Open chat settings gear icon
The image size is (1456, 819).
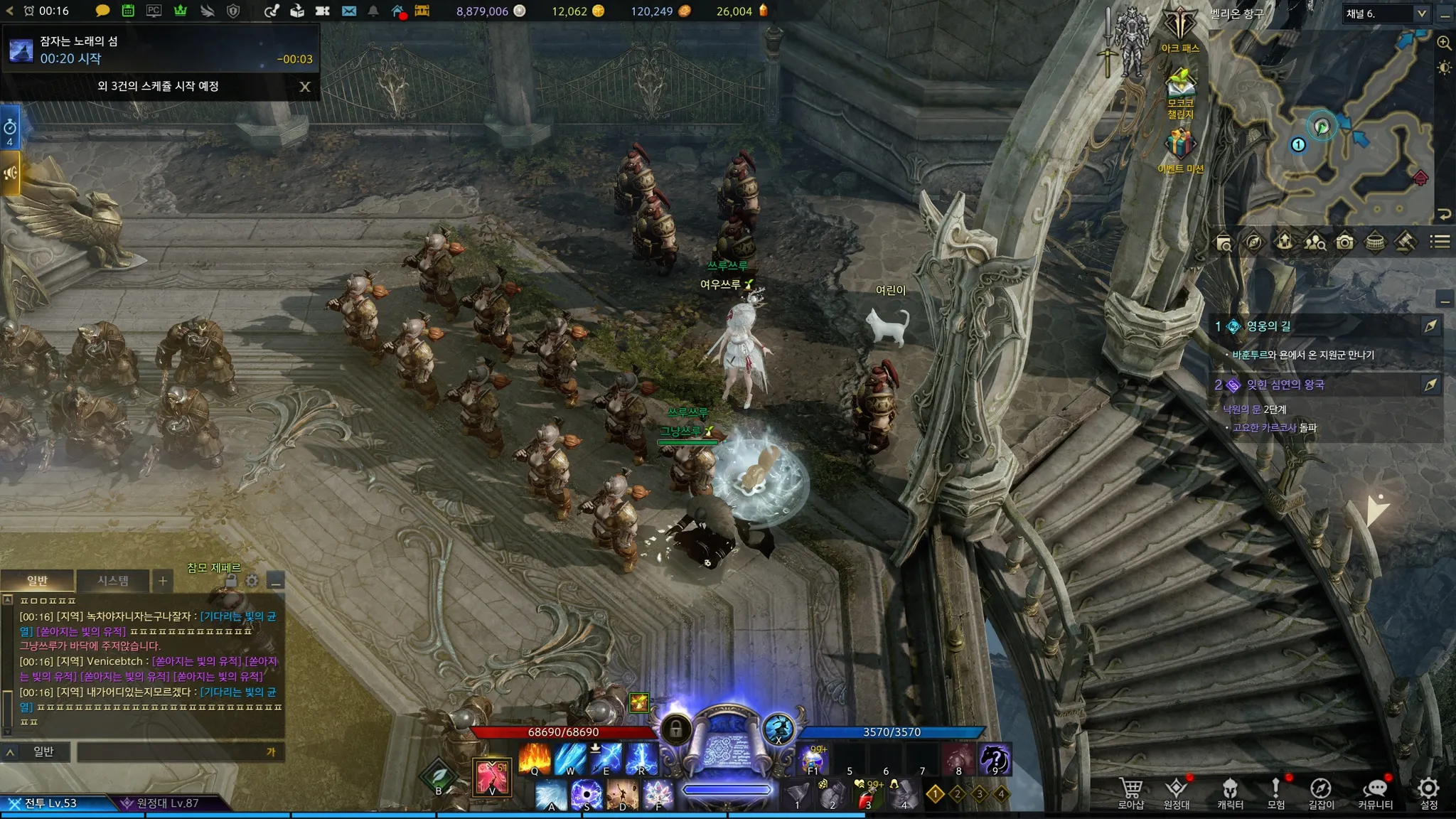point(252,581)
